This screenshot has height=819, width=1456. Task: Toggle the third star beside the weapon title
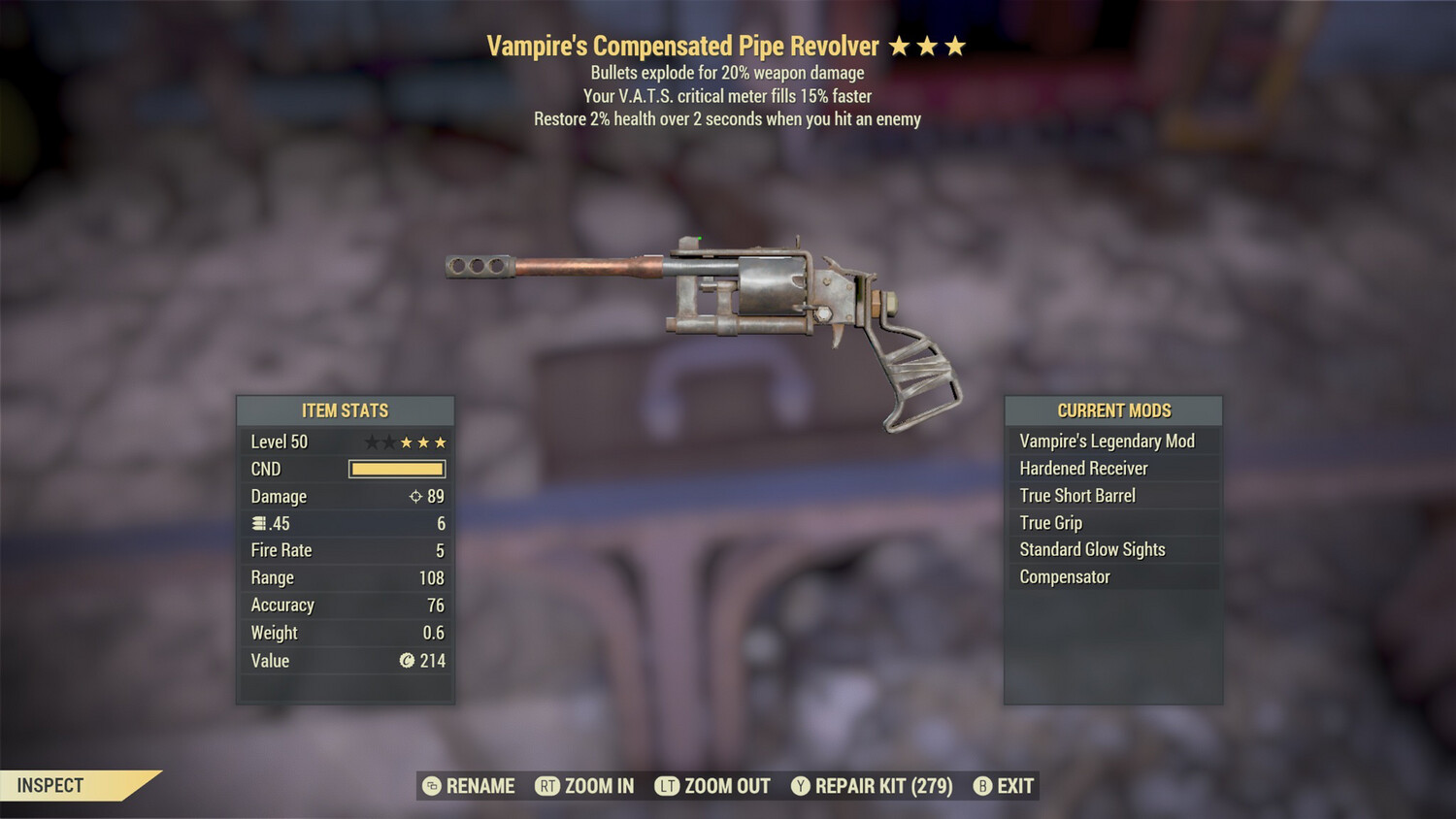coord(957,45)
